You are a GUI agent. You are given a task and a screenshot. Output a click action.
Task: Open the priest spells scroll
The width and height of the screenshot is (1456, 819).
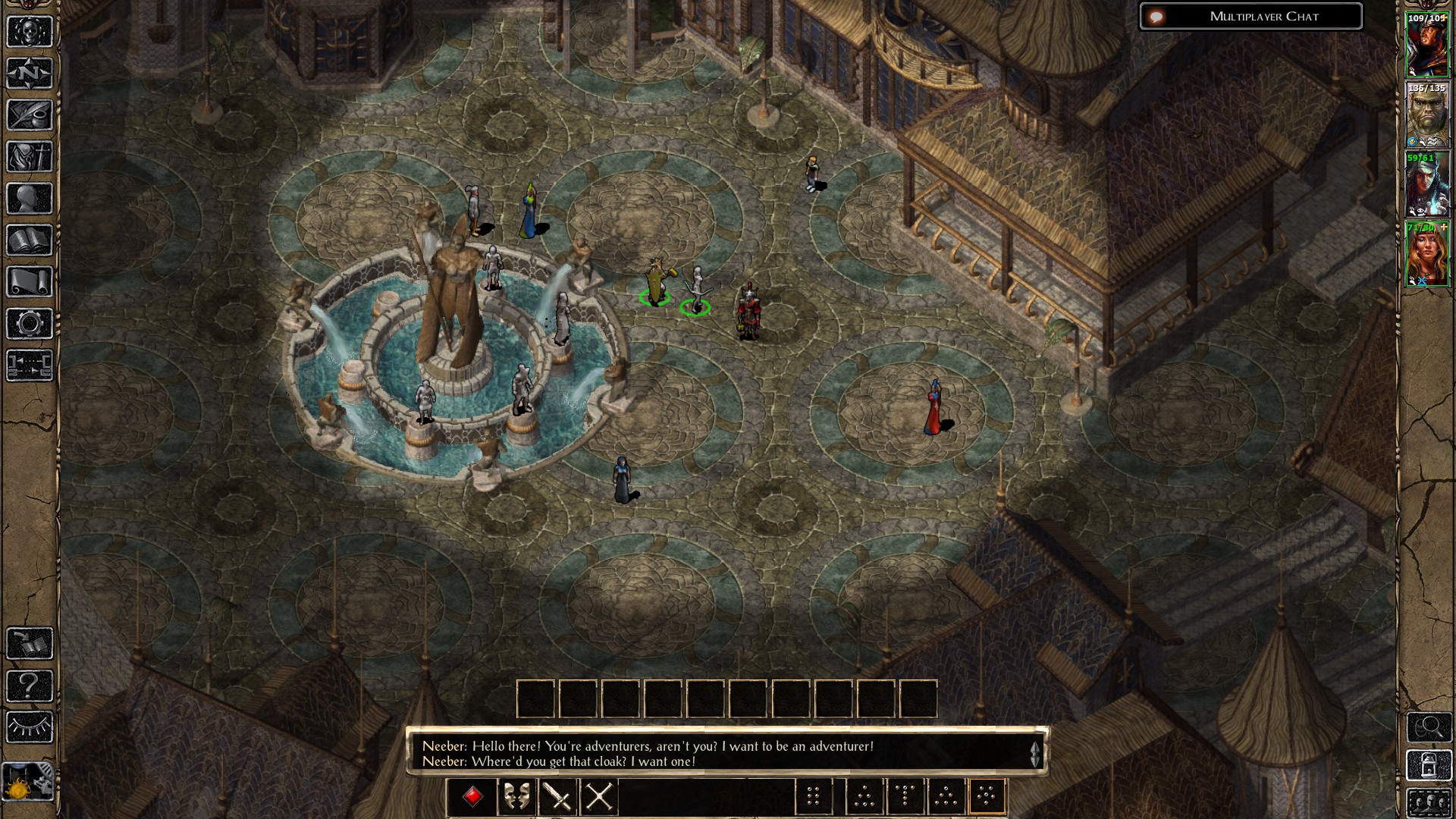[x=29, y=279]
